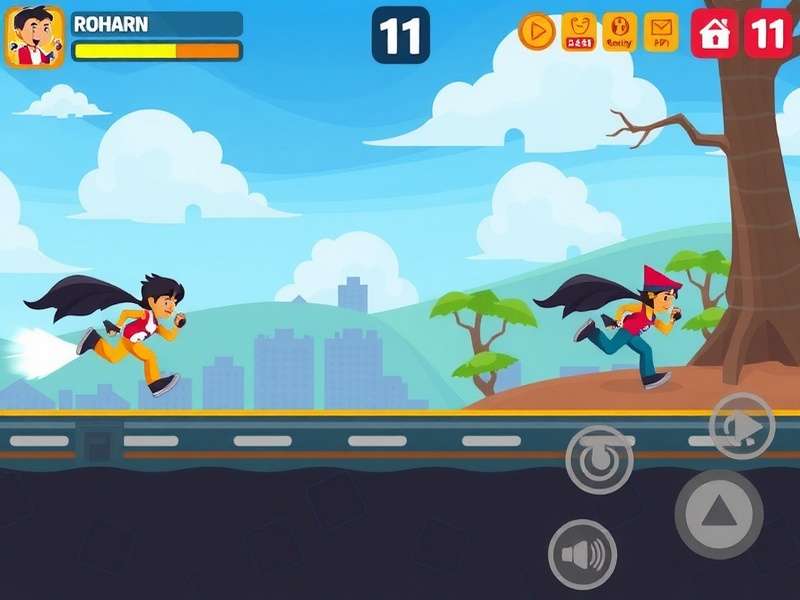The height and width of the screenshot is (600, 800).
Task: Trigger the translucent dash arrow button
Action: [742, 426]
